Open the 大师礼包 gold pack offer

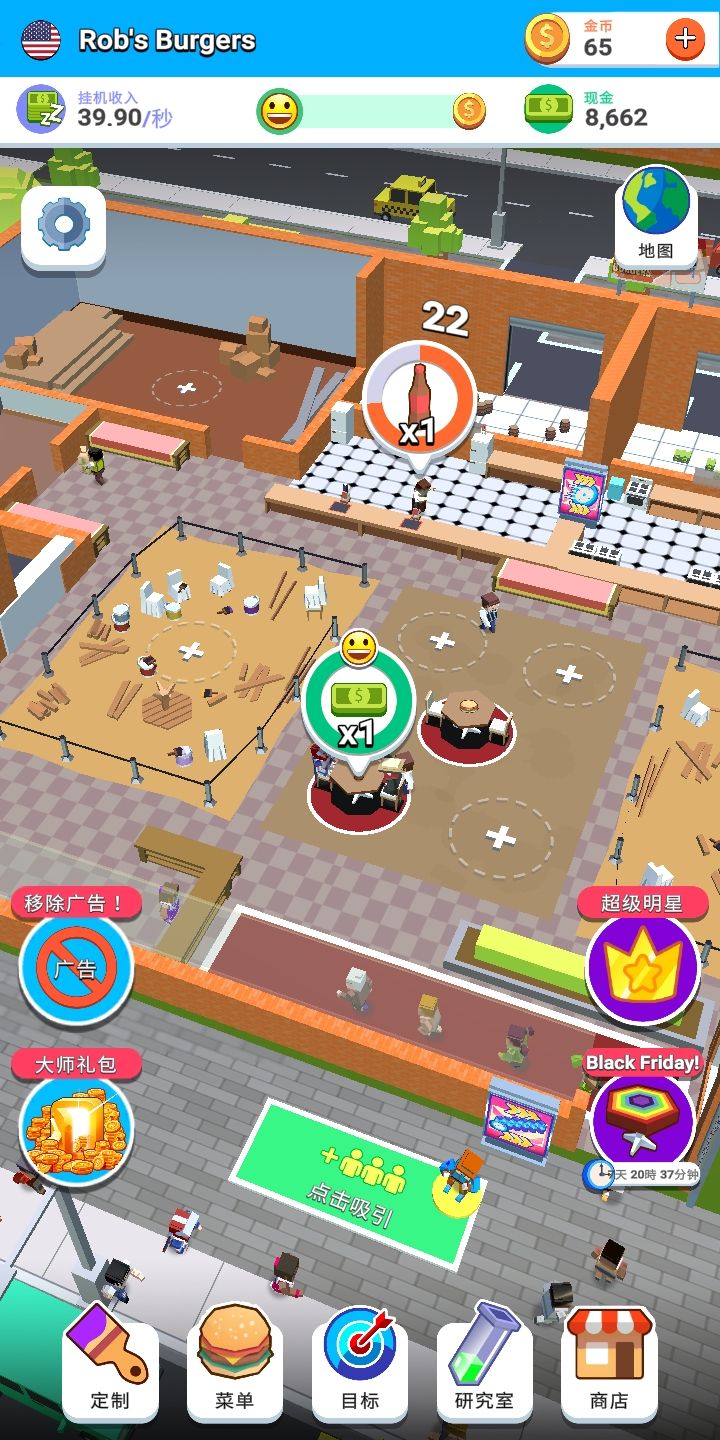[x=76, y=1124]
